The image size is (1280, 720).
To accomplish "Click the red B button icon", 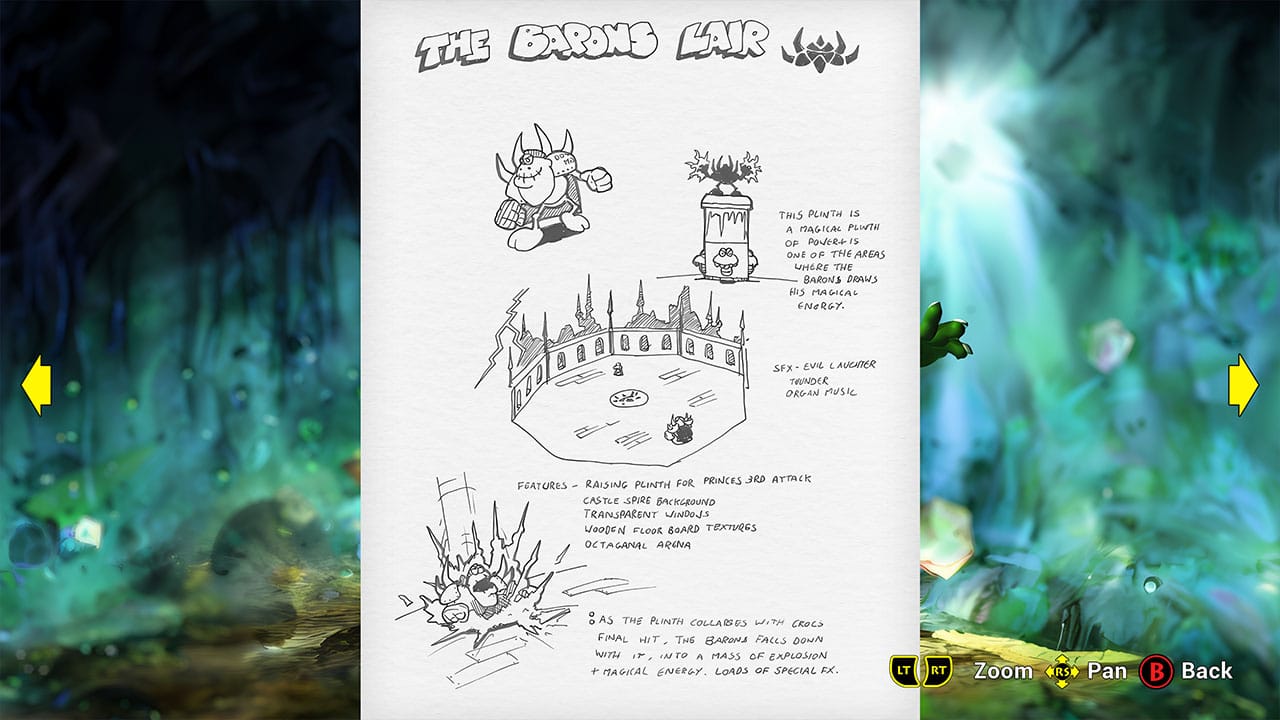I will [1155, 671].
